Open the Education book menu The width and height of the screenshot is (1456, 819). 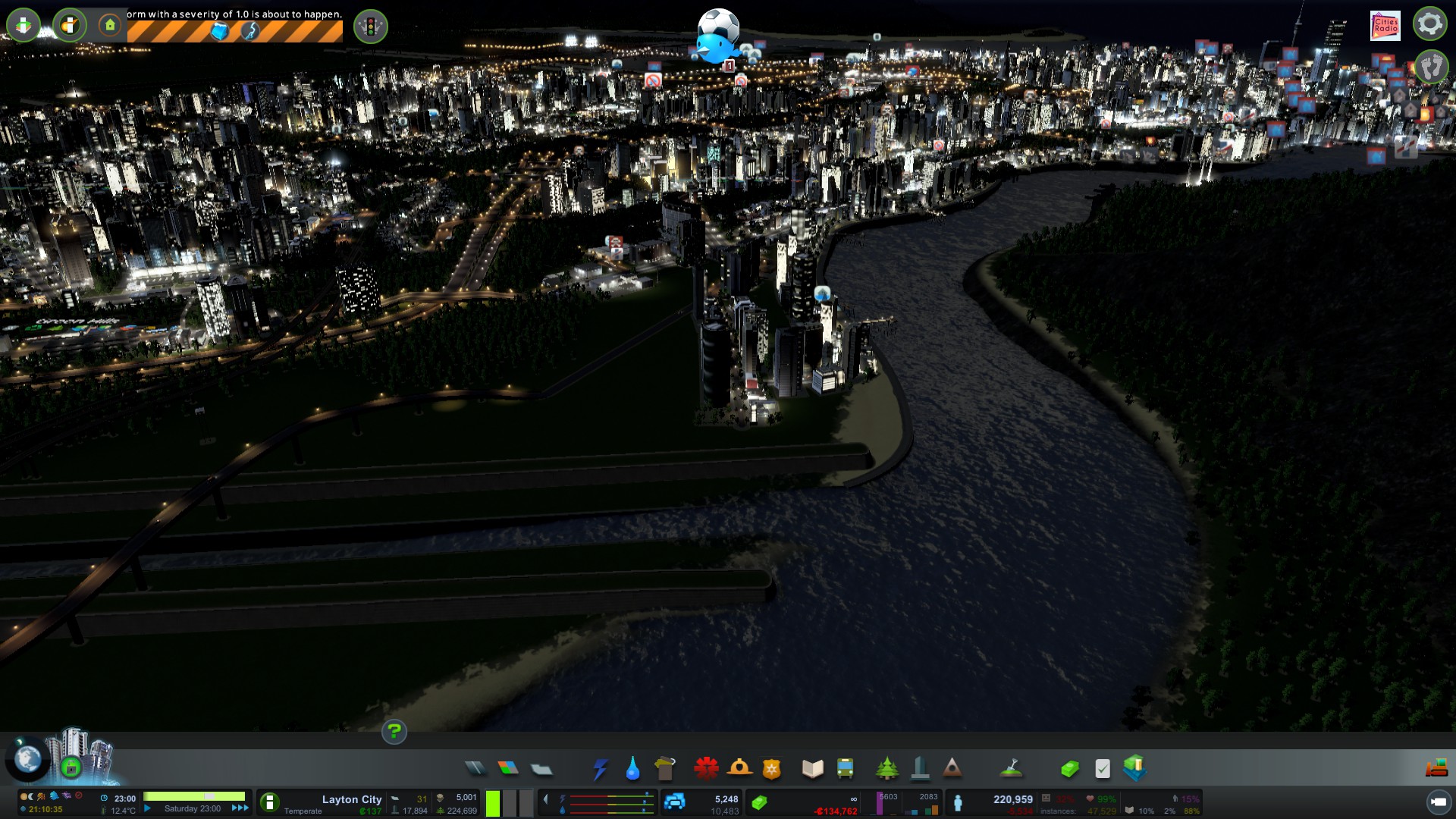812,769
